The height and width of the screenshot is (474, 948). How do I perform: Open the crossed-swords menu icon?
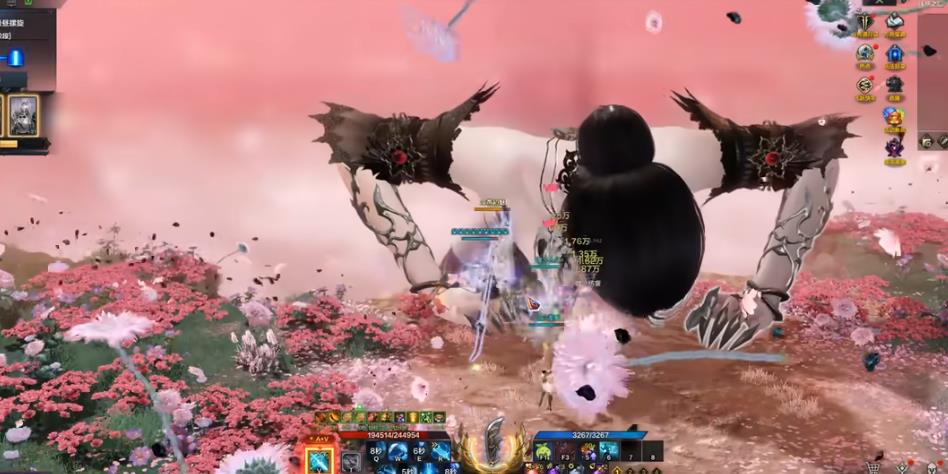865,22
